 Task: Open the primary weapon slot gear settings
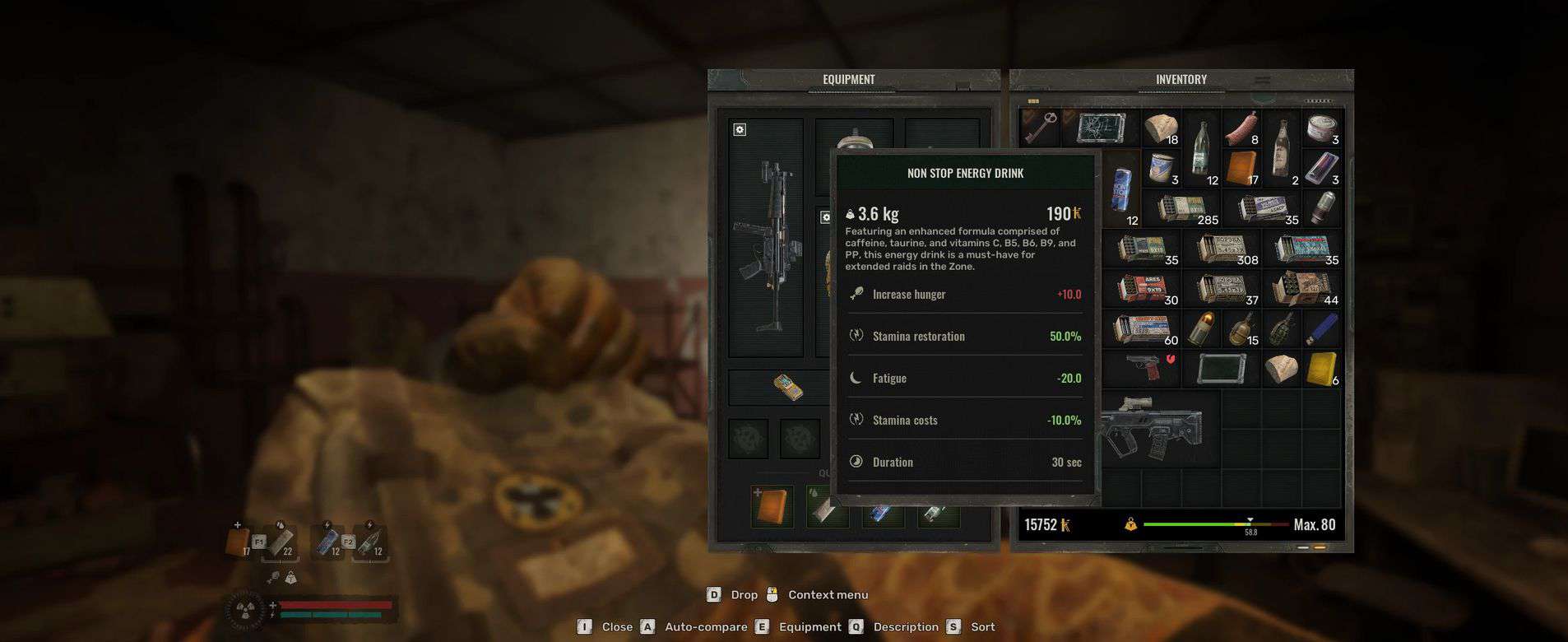click(x=740, y=130)
